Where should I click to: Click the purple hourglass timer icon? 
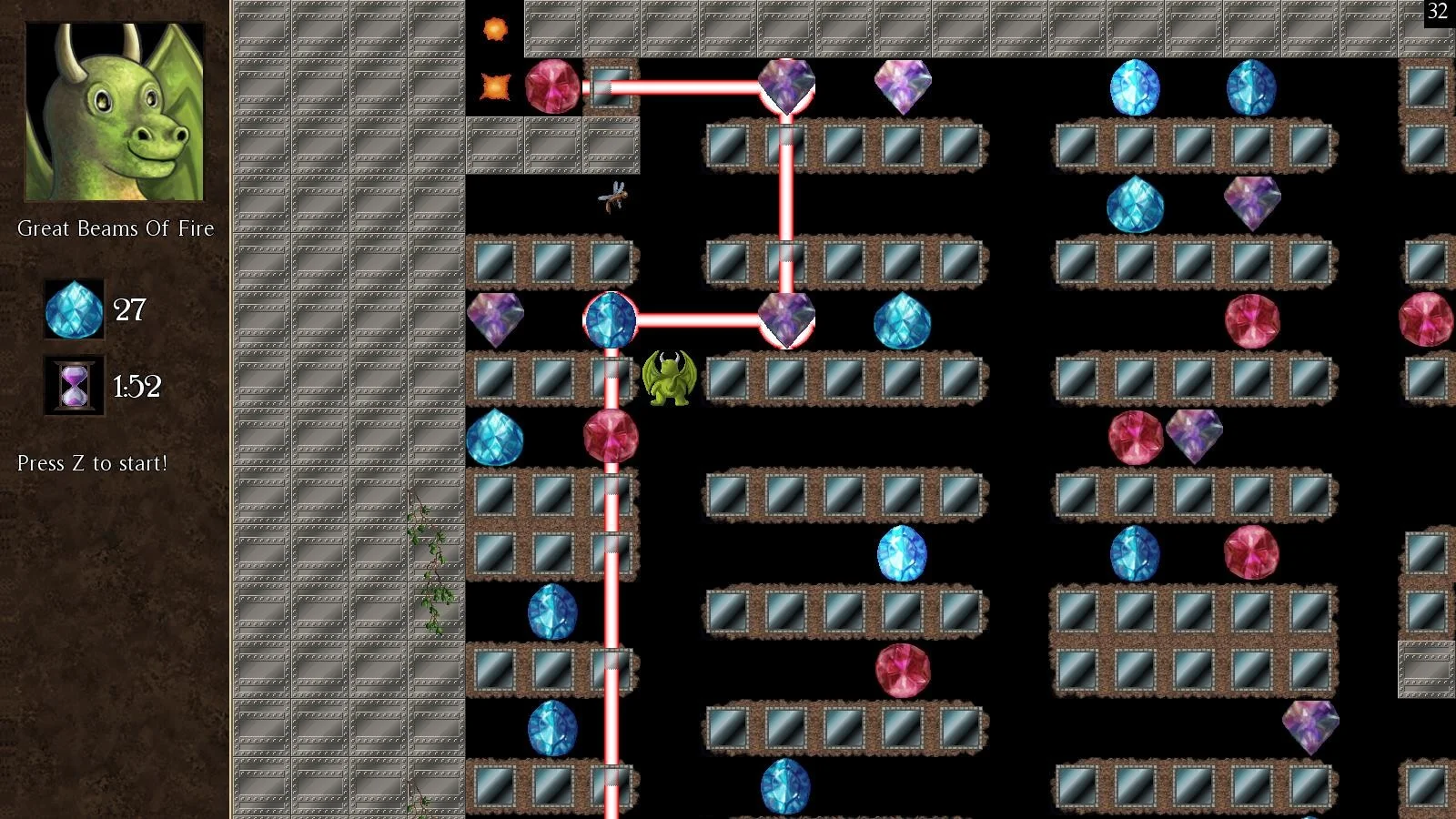74,386
